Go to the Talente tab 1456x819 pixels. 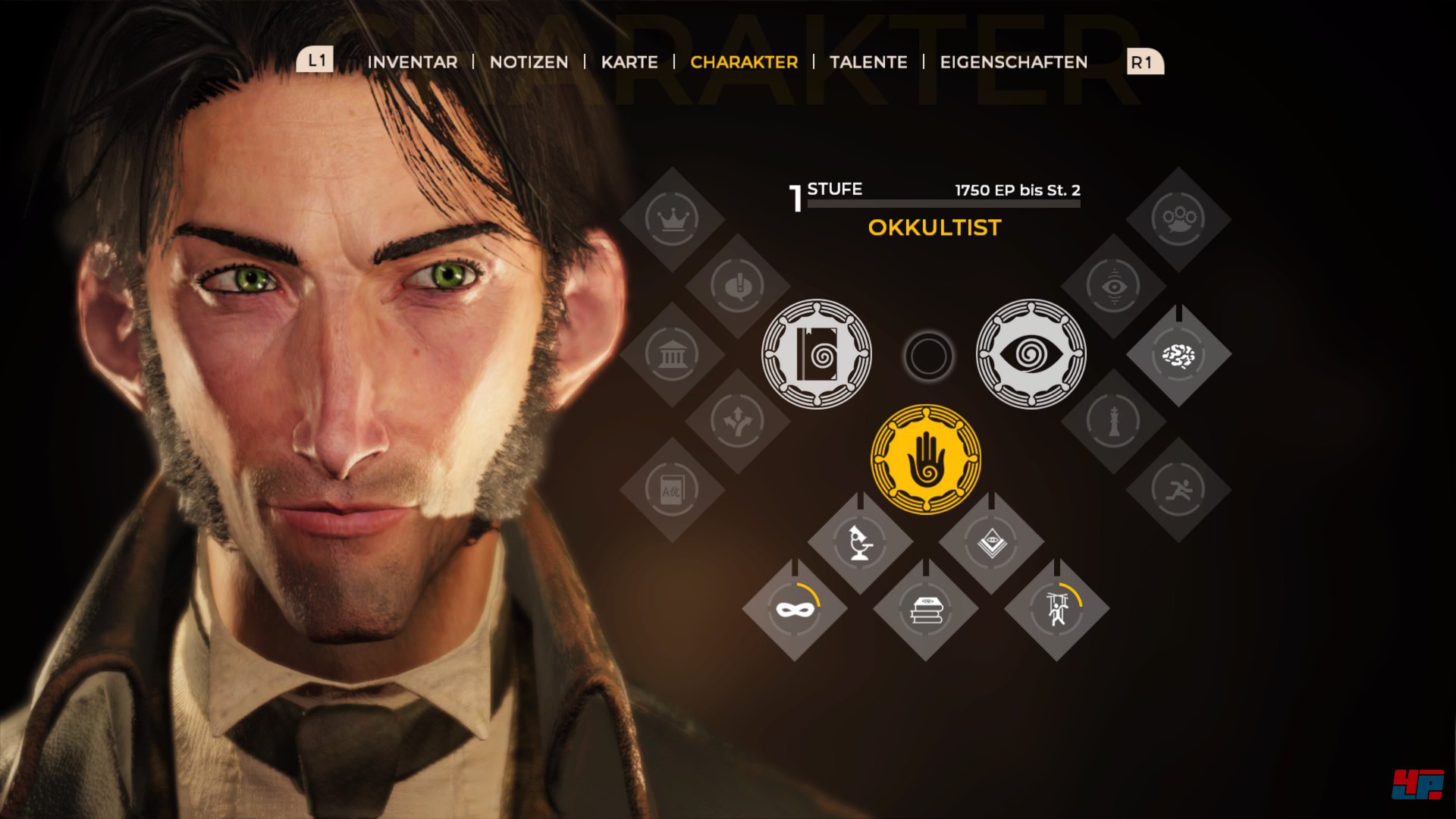pyautogui.click(x=868, y=62)
